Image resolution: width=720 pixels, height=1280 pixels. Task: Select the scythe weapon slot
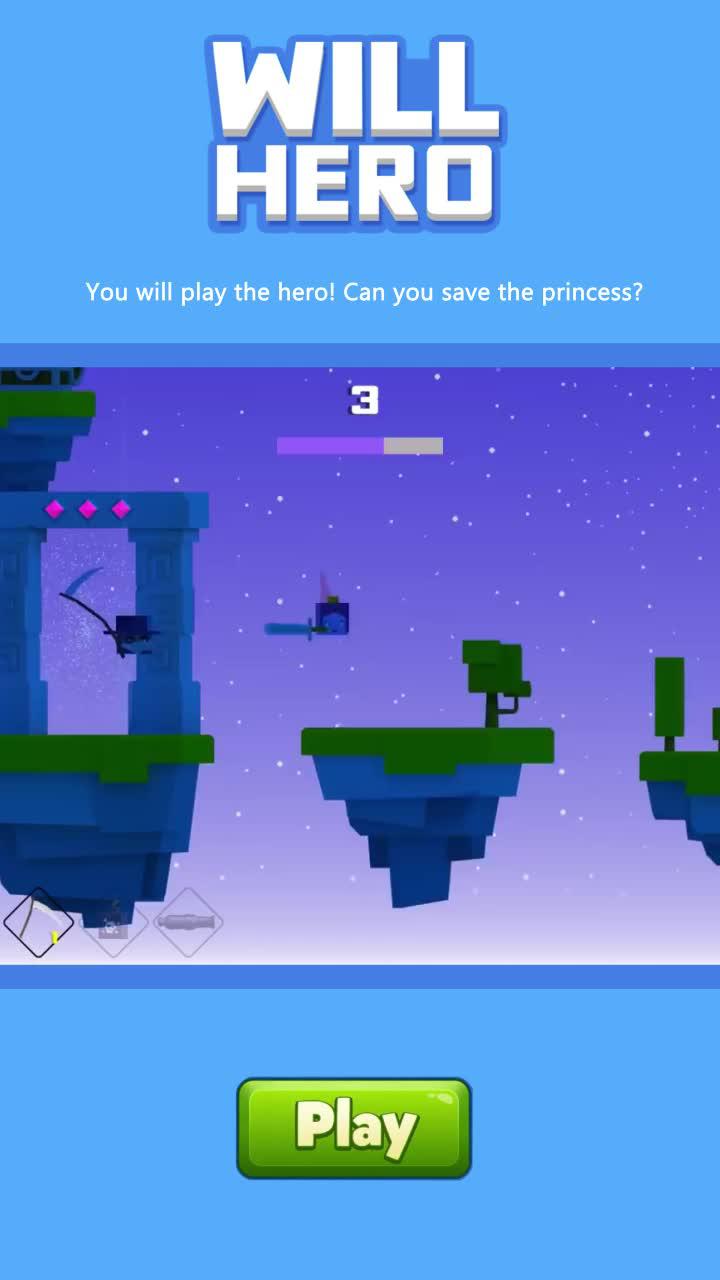[38, 922]
